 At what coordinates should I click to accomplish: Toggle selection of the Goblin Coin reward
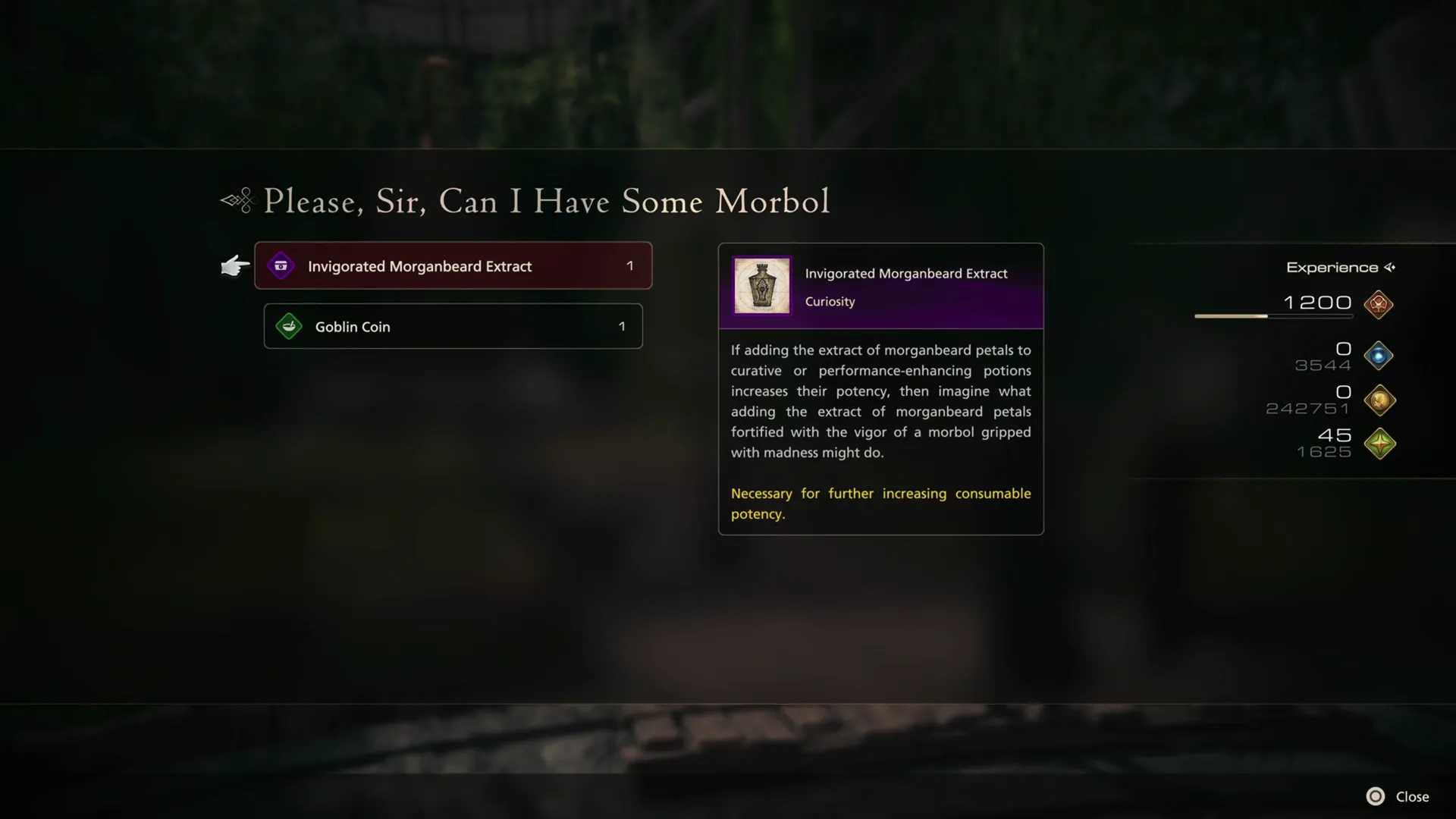click(453, 326)
